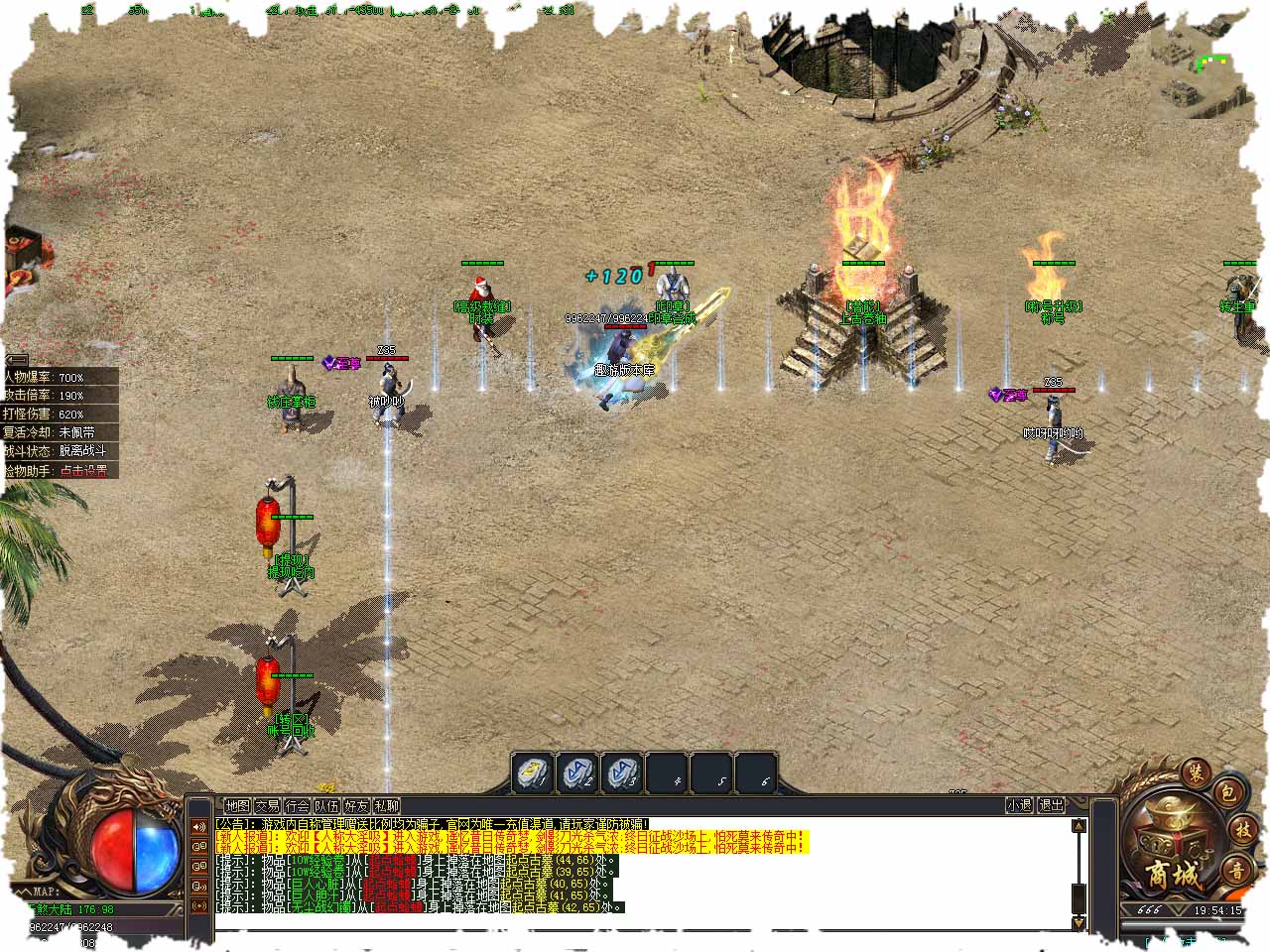Switch to 私聊 private chat
The height and width of the screenshot is (952, 1270).
(x=386, y=806)
